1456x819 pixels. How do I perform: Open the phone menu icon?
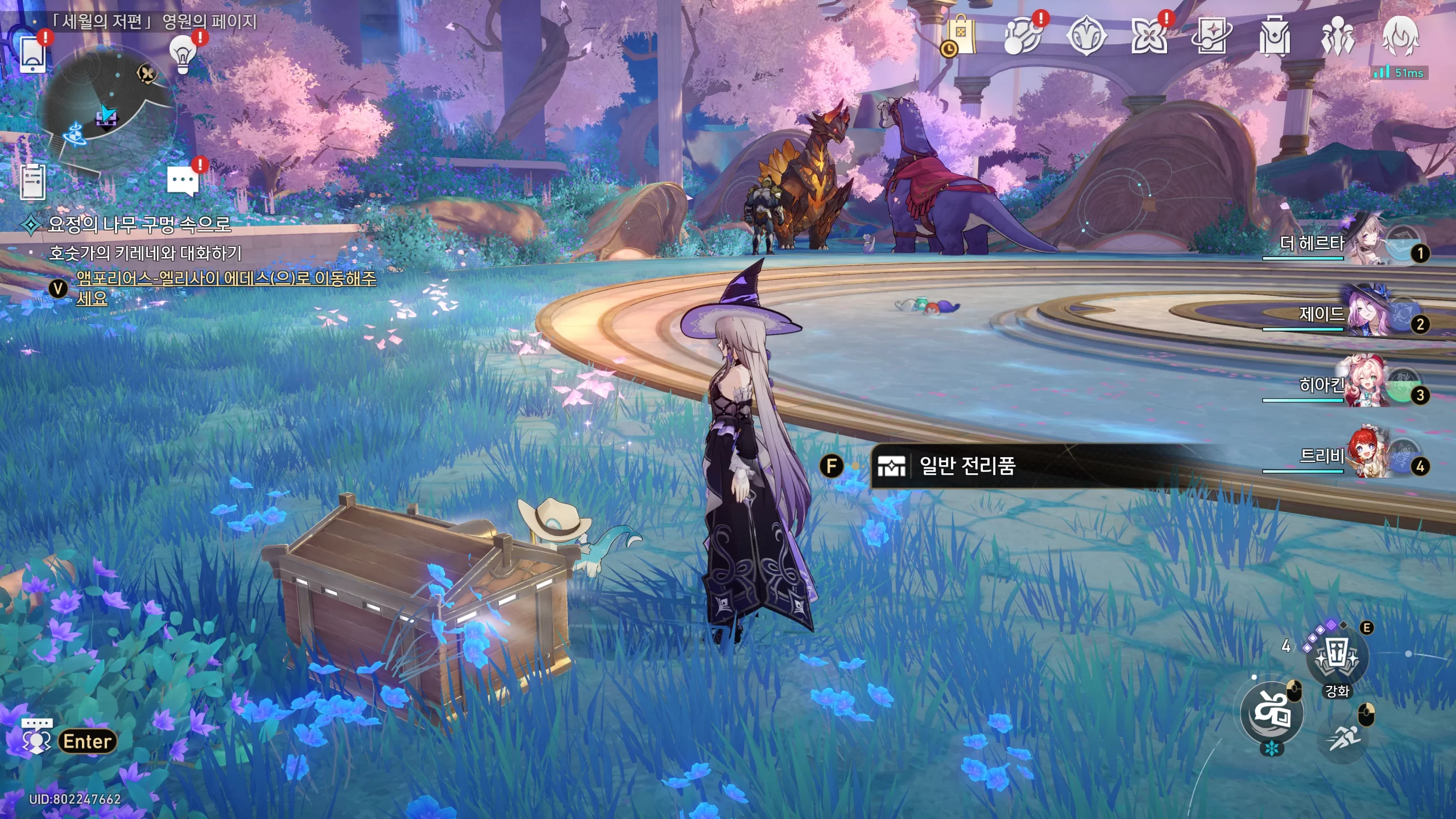click(33, 55)
